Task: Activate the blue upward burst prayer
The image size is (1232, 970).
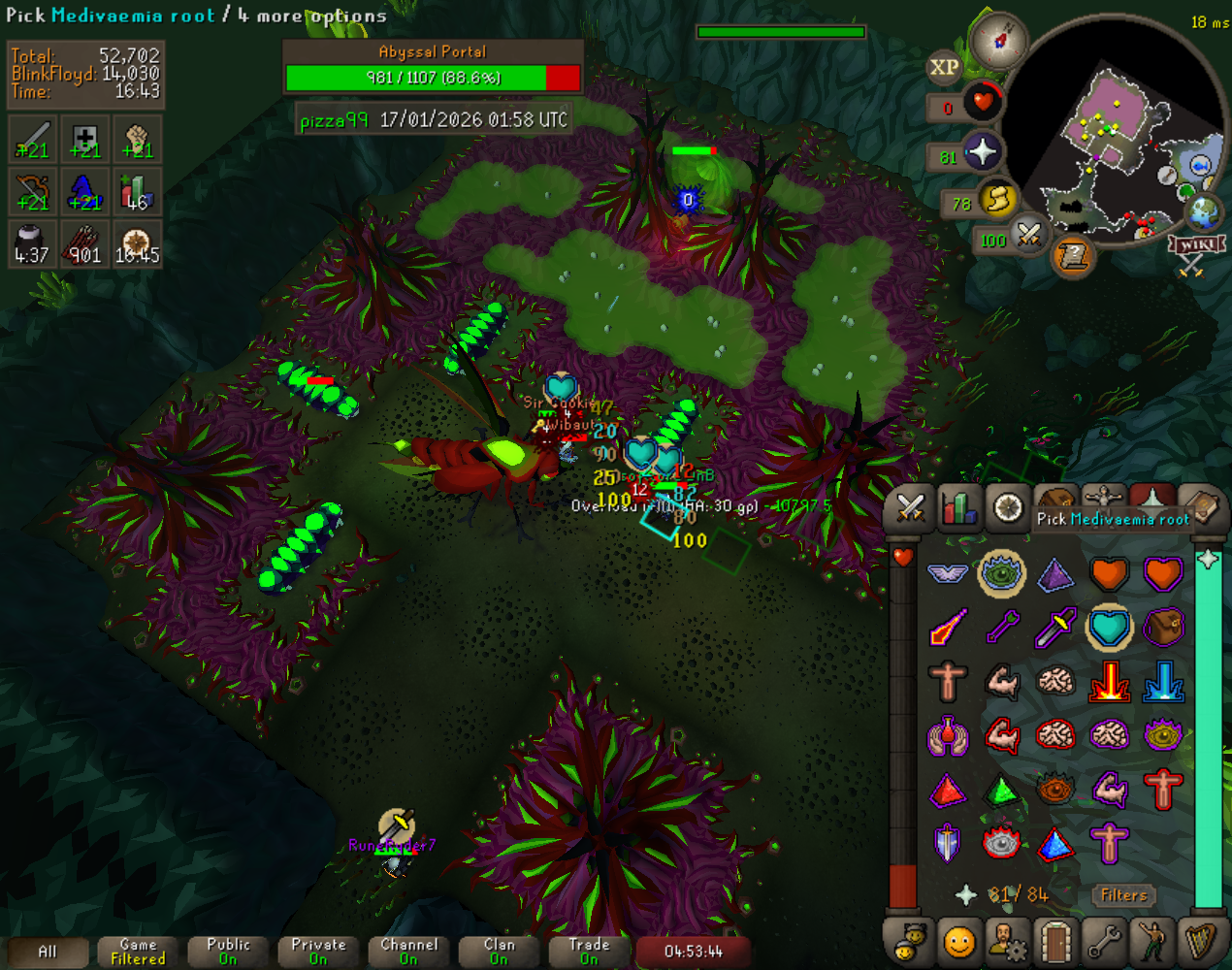Action: [1162, 682]
